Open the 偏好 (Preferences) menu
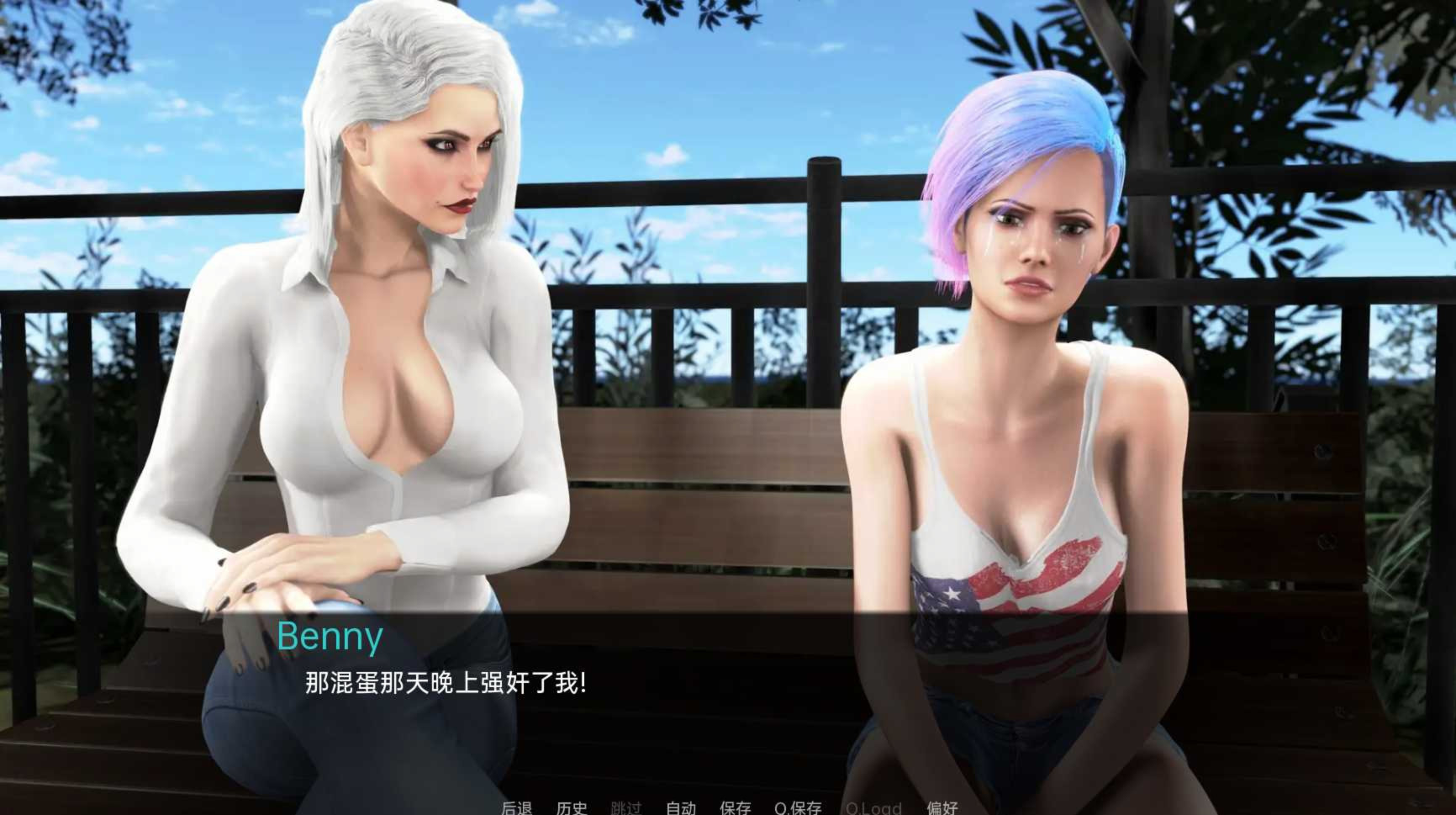This screenshot has width=1456, height=815. tap(942, 807)
